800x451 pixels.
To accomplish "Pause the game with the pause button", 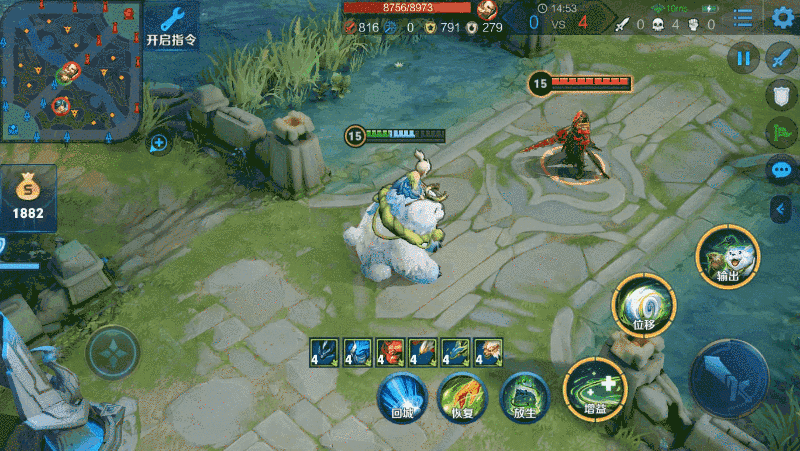I will point(743,59).
